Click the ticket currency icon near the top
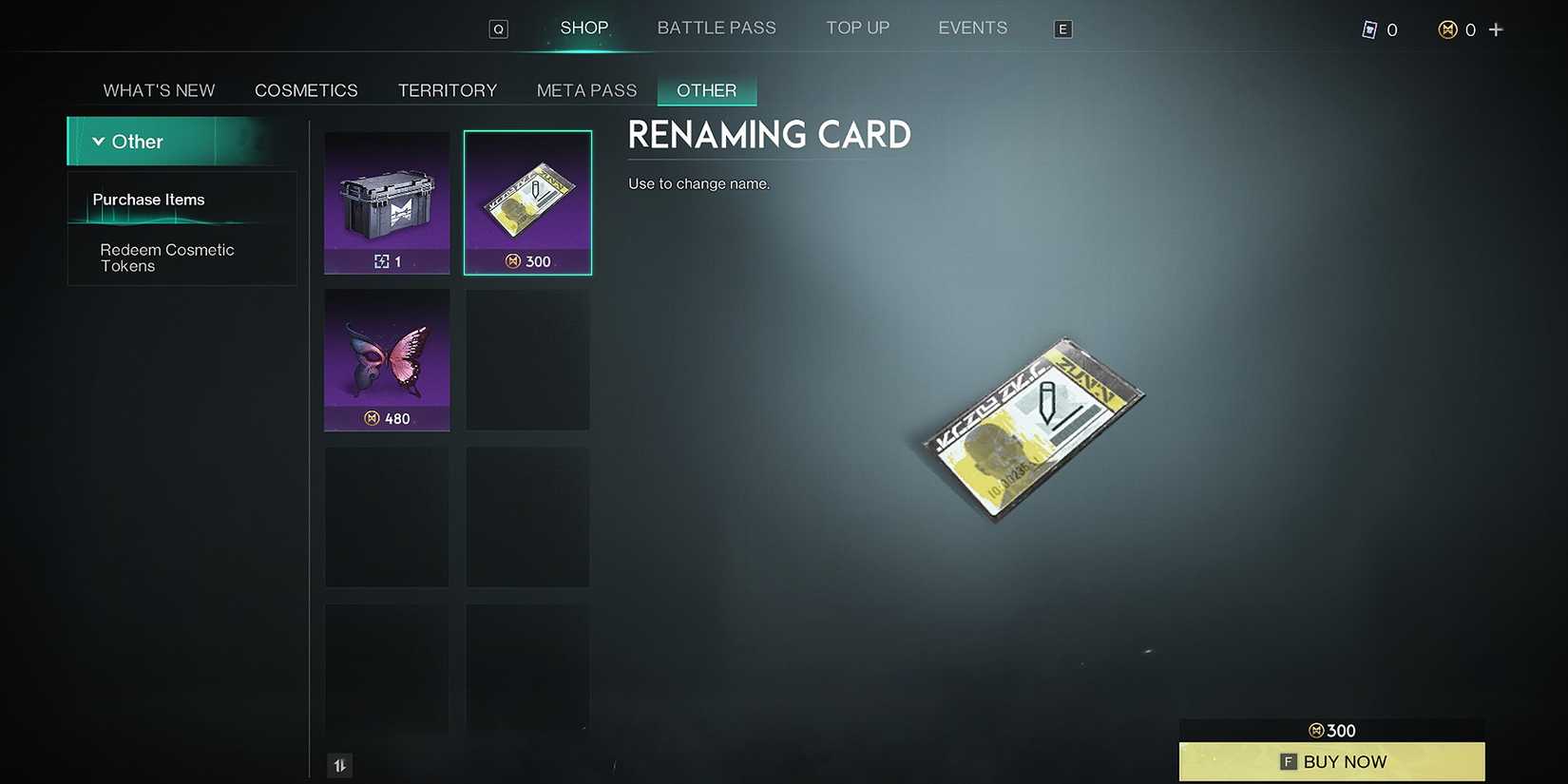This screenshot has width=1568, height=784. pyautogui.click(x=1369, y=29)
